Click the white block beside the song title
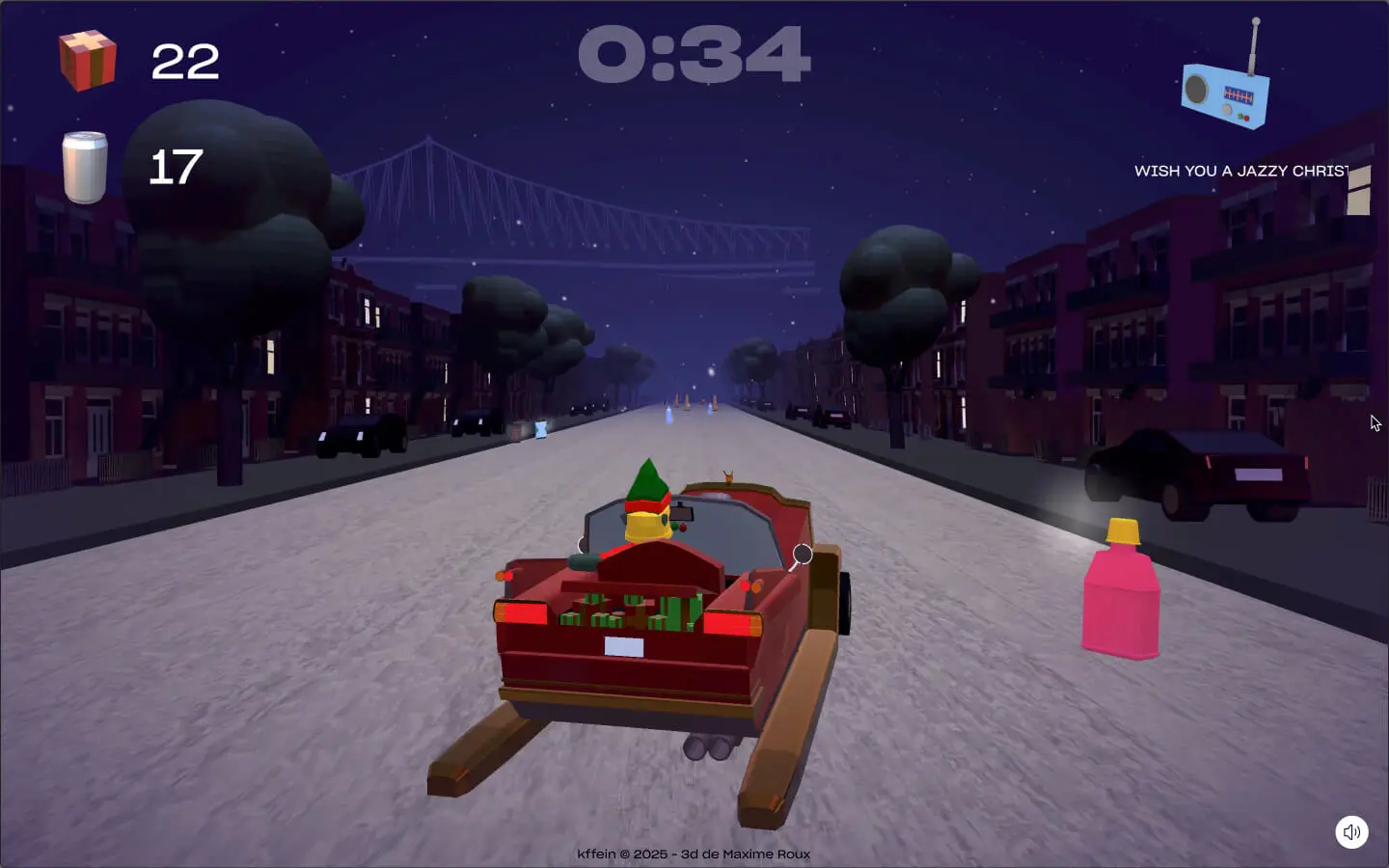Image resolution: width=1389 pixels, height=868 pixels. (x=1362, y=188)
